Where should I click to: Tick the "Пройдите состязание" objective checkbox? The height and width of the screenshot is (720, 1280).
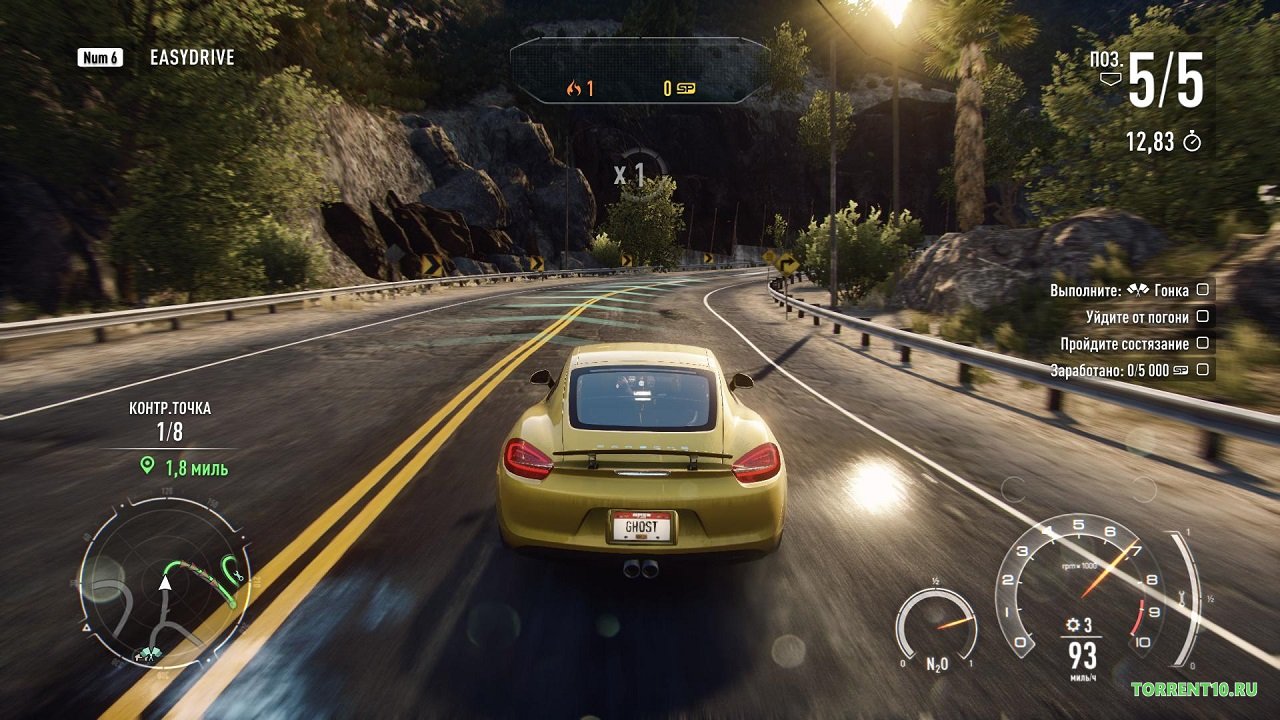[1203, 343]
